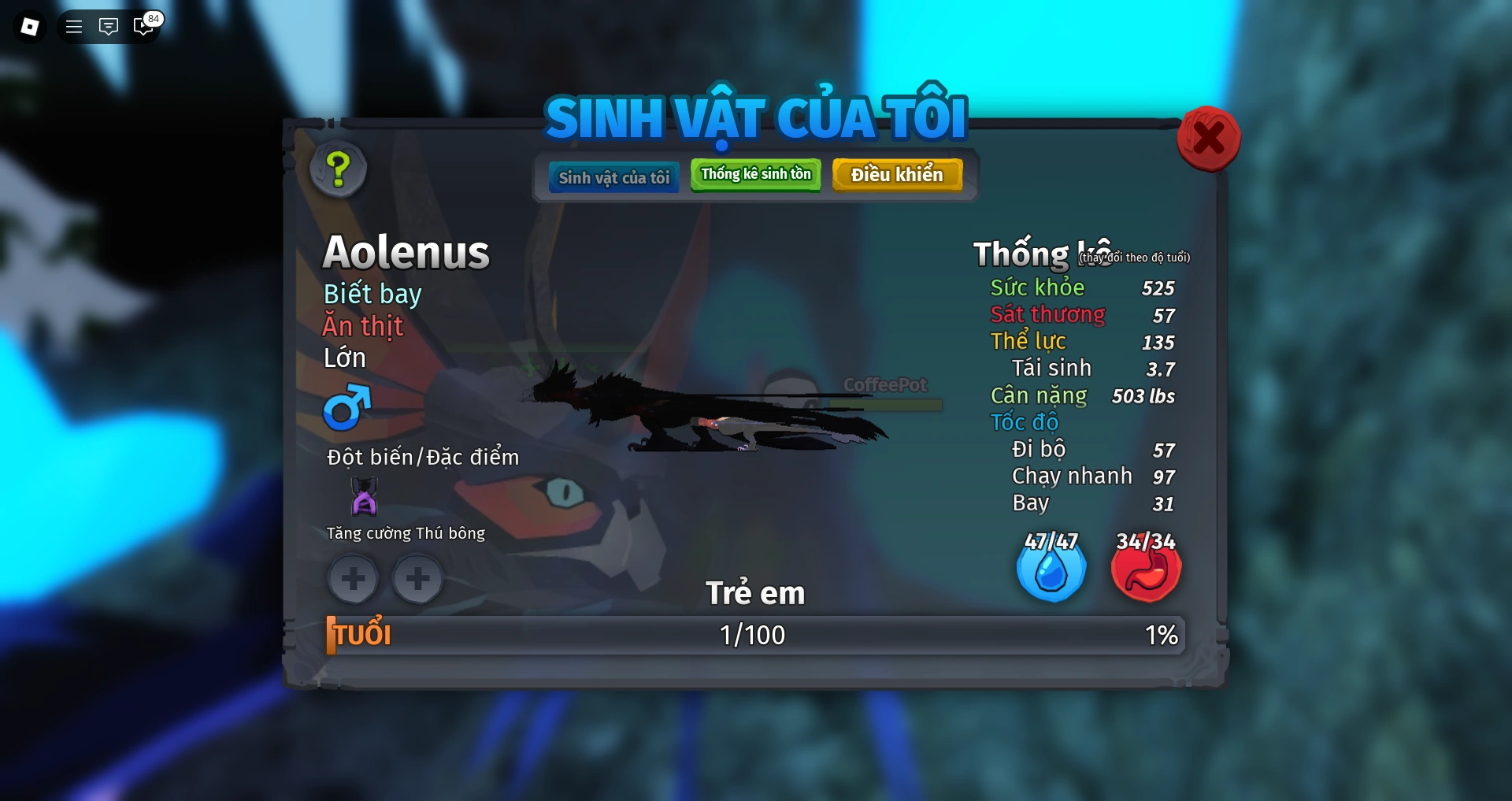Click the Trẻ em growth stage label

755,593
